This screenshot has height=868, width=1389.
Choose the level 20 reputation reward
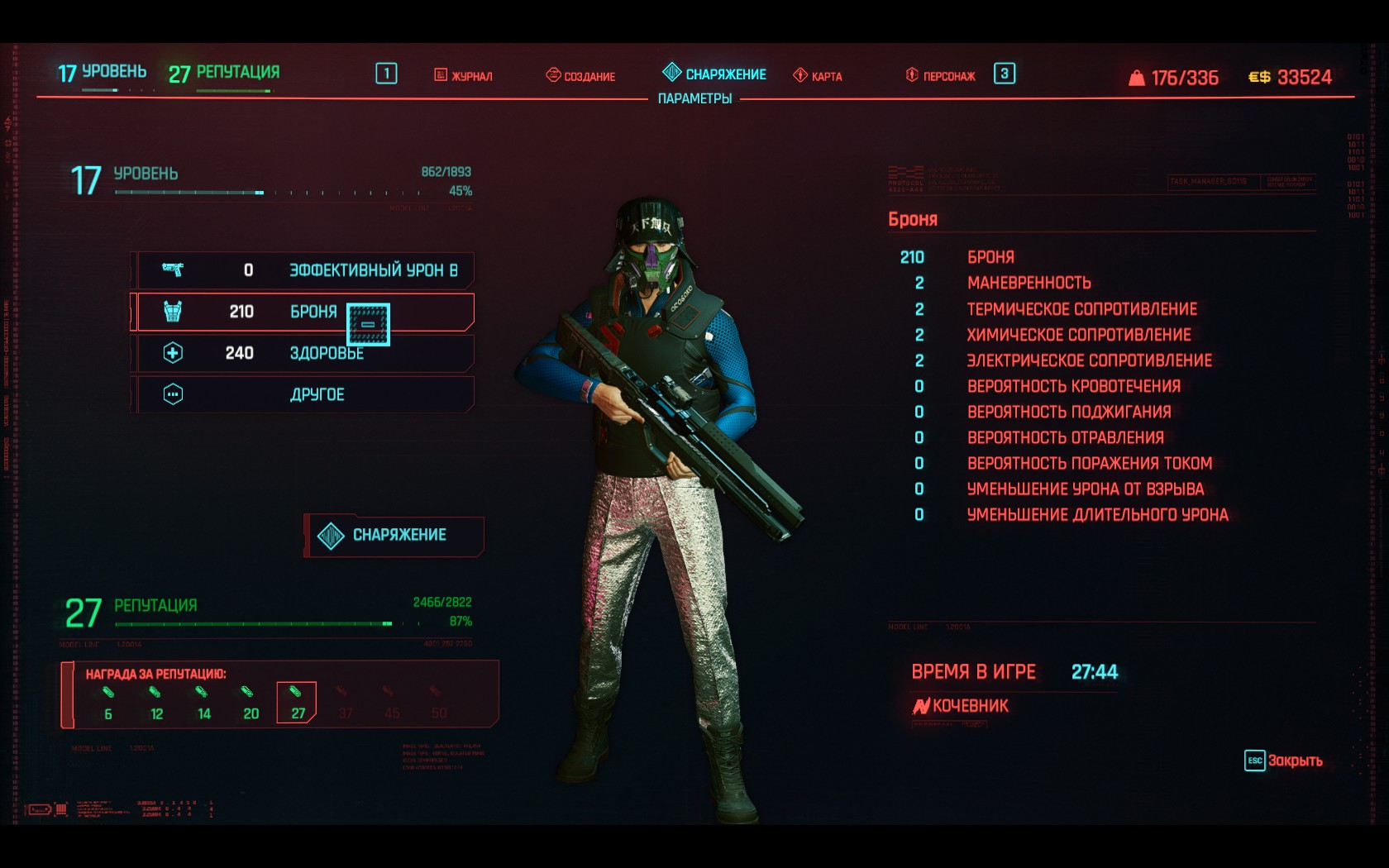pos(250,703)
